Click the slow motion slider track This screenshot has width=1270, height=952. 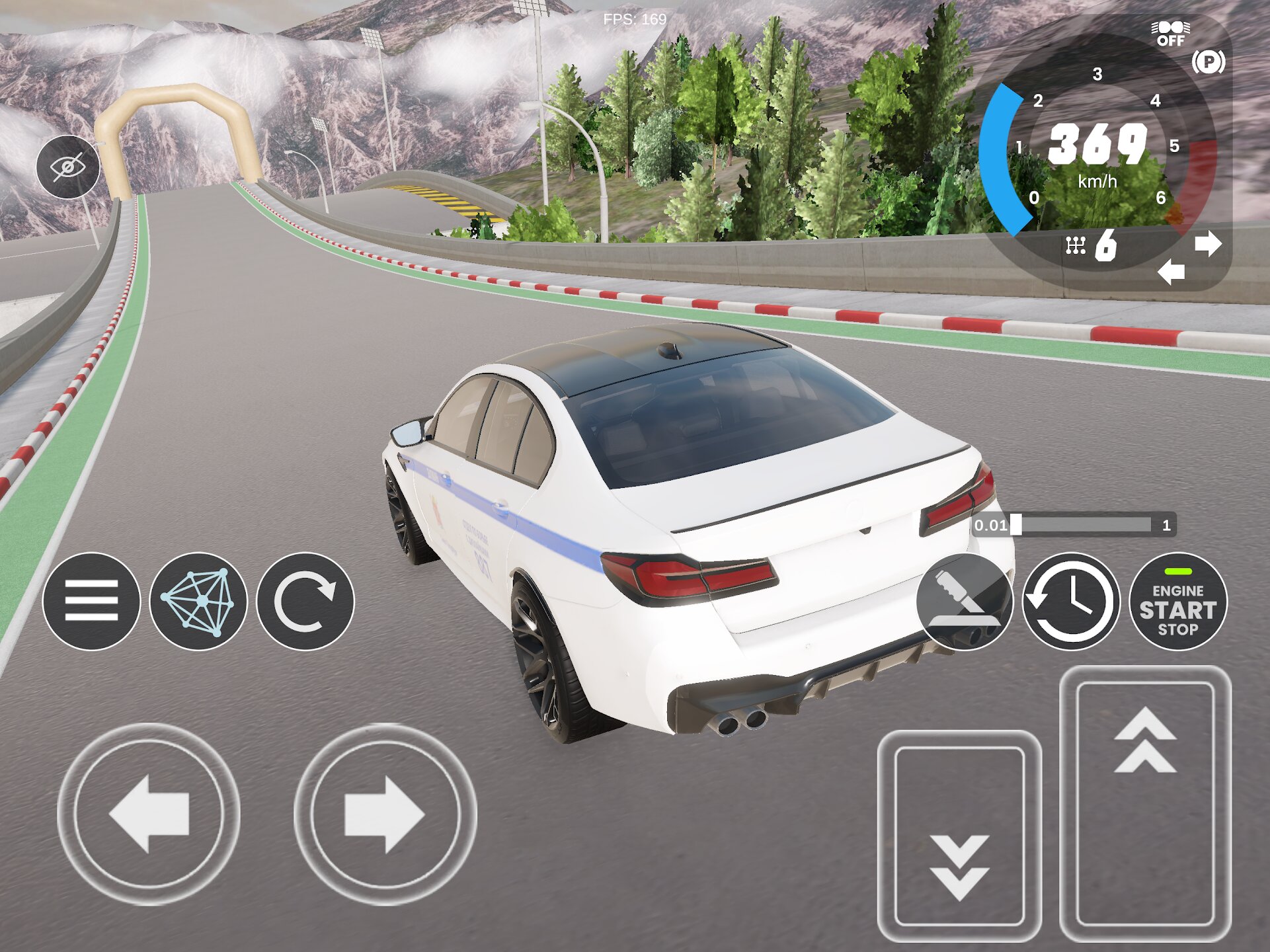pyautogui.click(x=1084, y=525)
